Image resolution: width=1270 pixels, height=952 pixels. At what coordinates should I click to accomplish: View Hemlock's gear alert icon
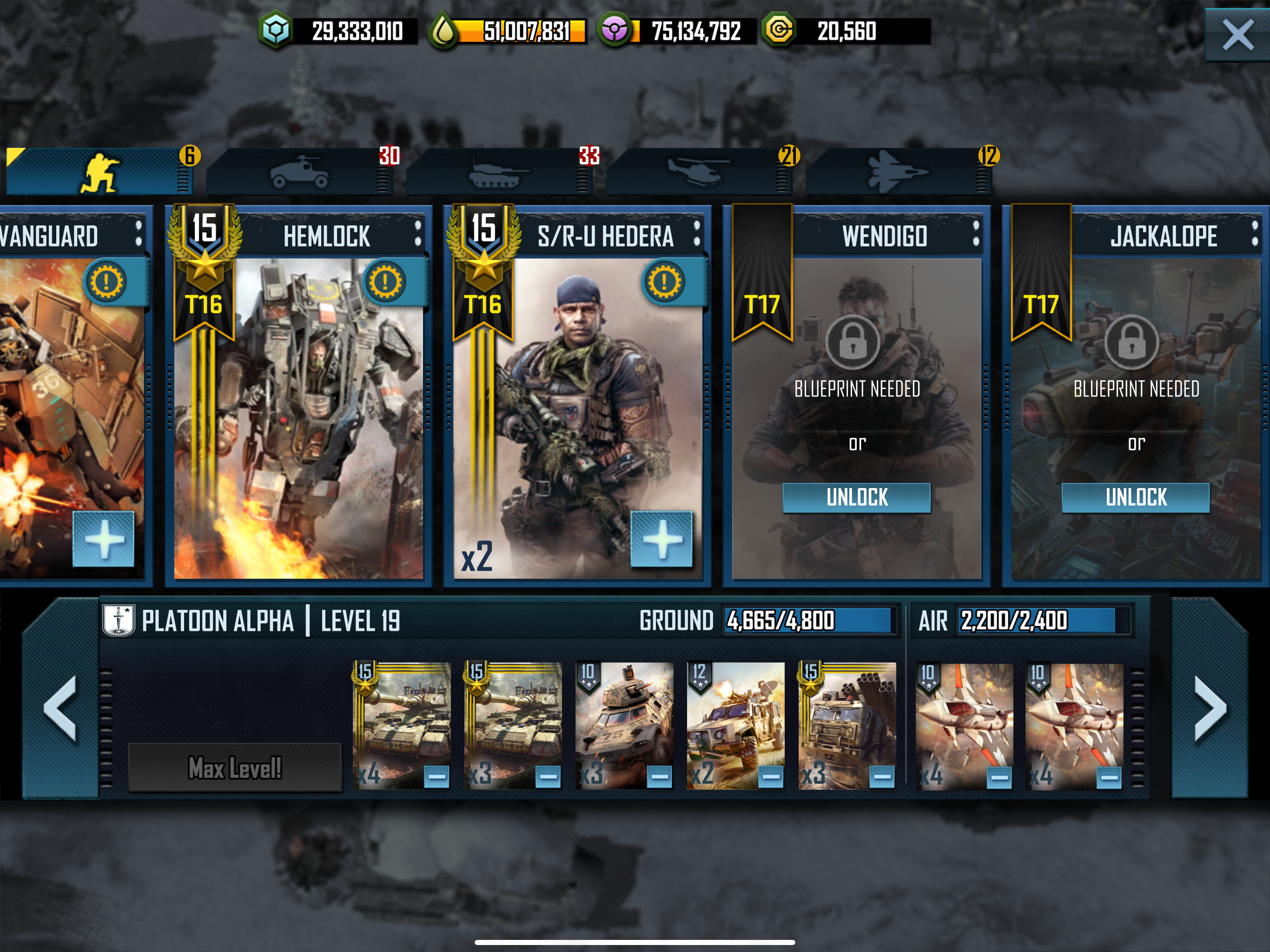point(385,282)
